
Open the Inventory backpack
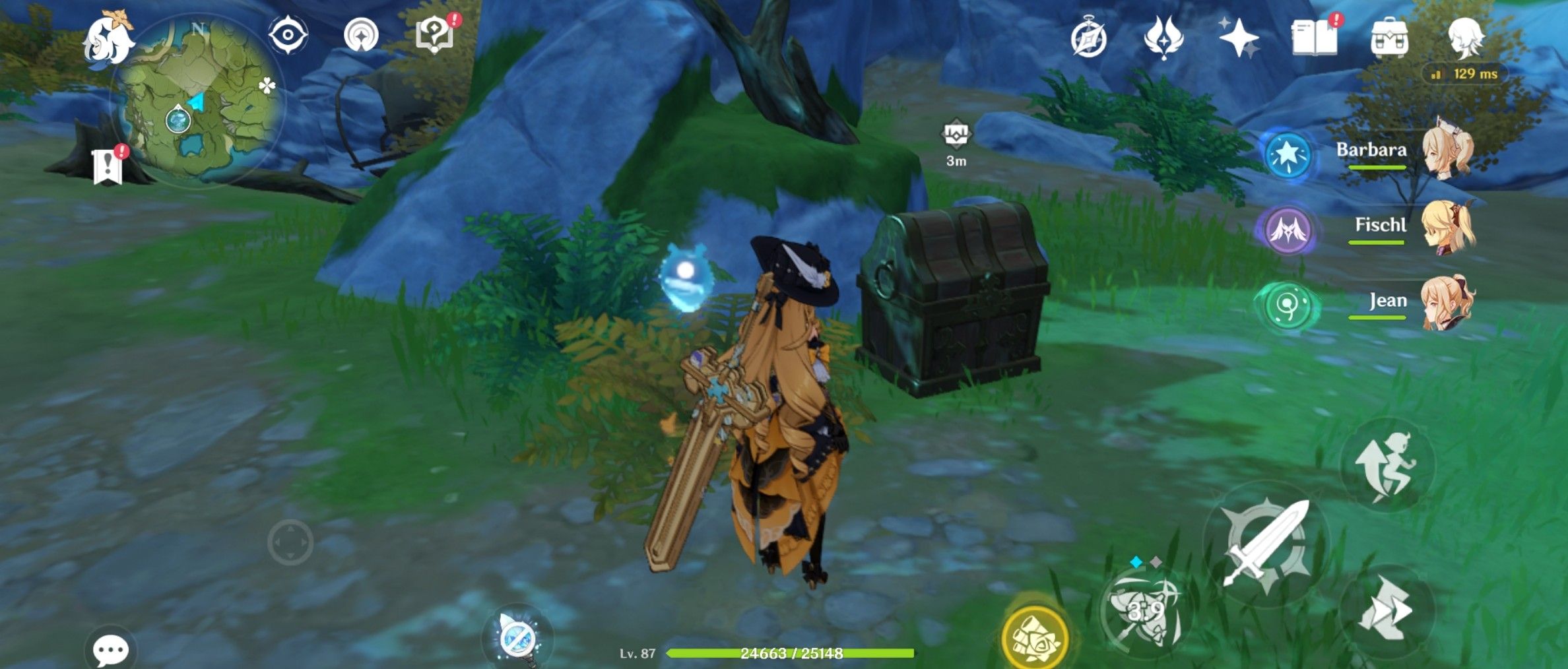click(x=1390, y=40)
